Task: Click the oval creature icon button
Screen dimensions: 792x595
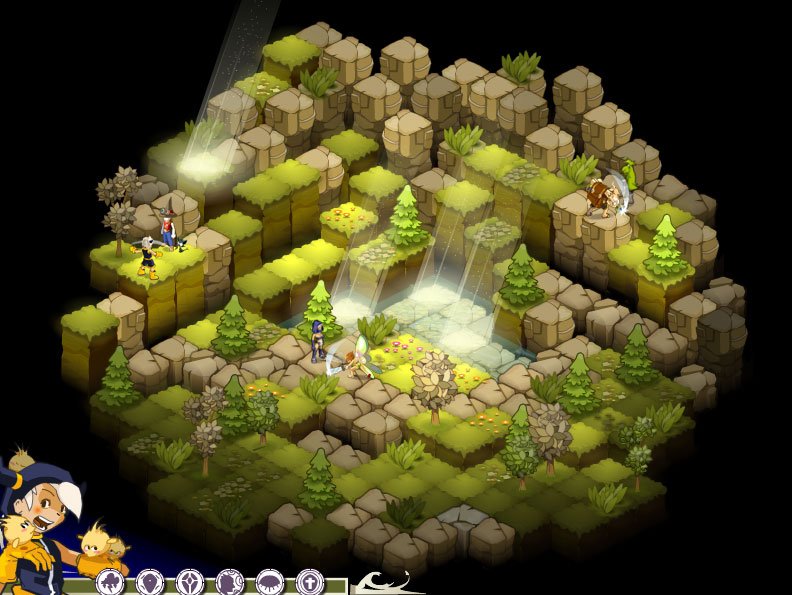Action: click(x=270, y=582)
